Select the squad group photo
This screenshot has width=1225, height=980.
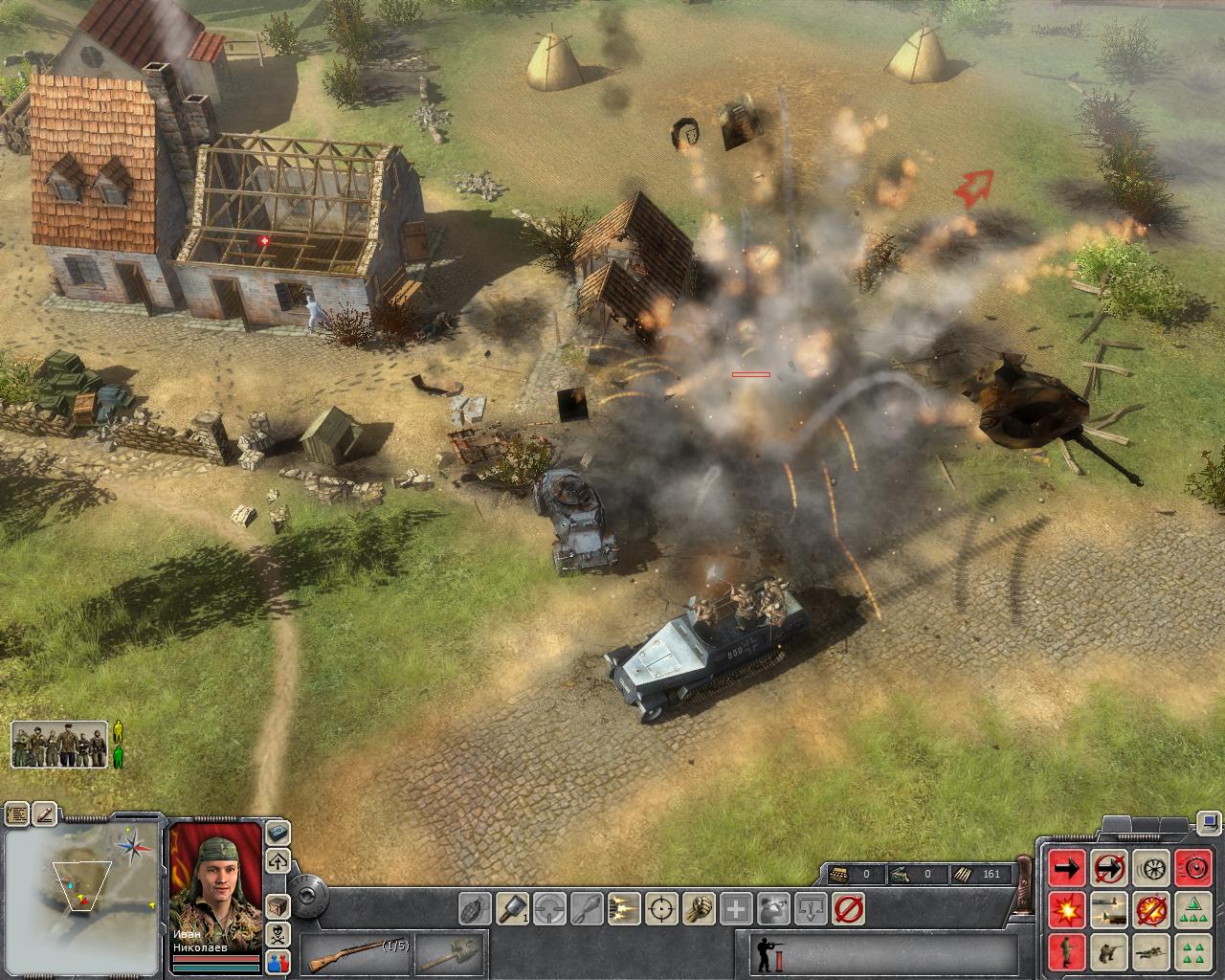59,745
